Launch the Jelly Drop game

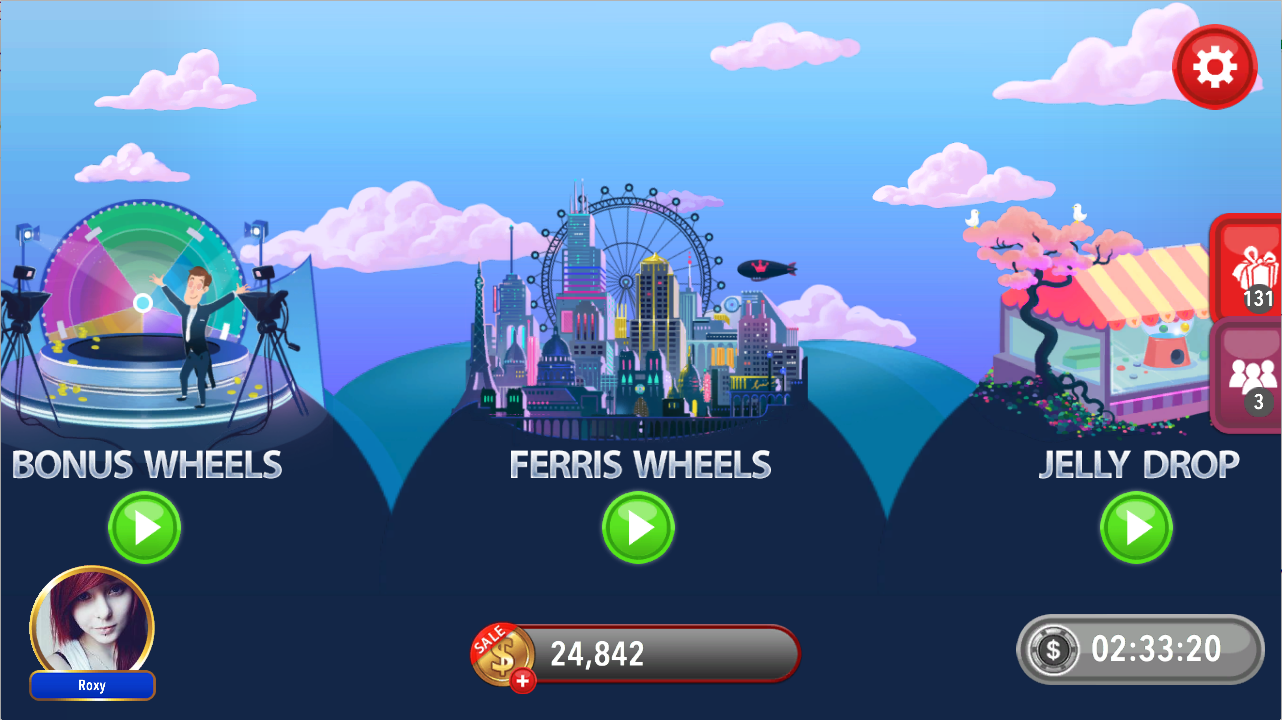1136,527
